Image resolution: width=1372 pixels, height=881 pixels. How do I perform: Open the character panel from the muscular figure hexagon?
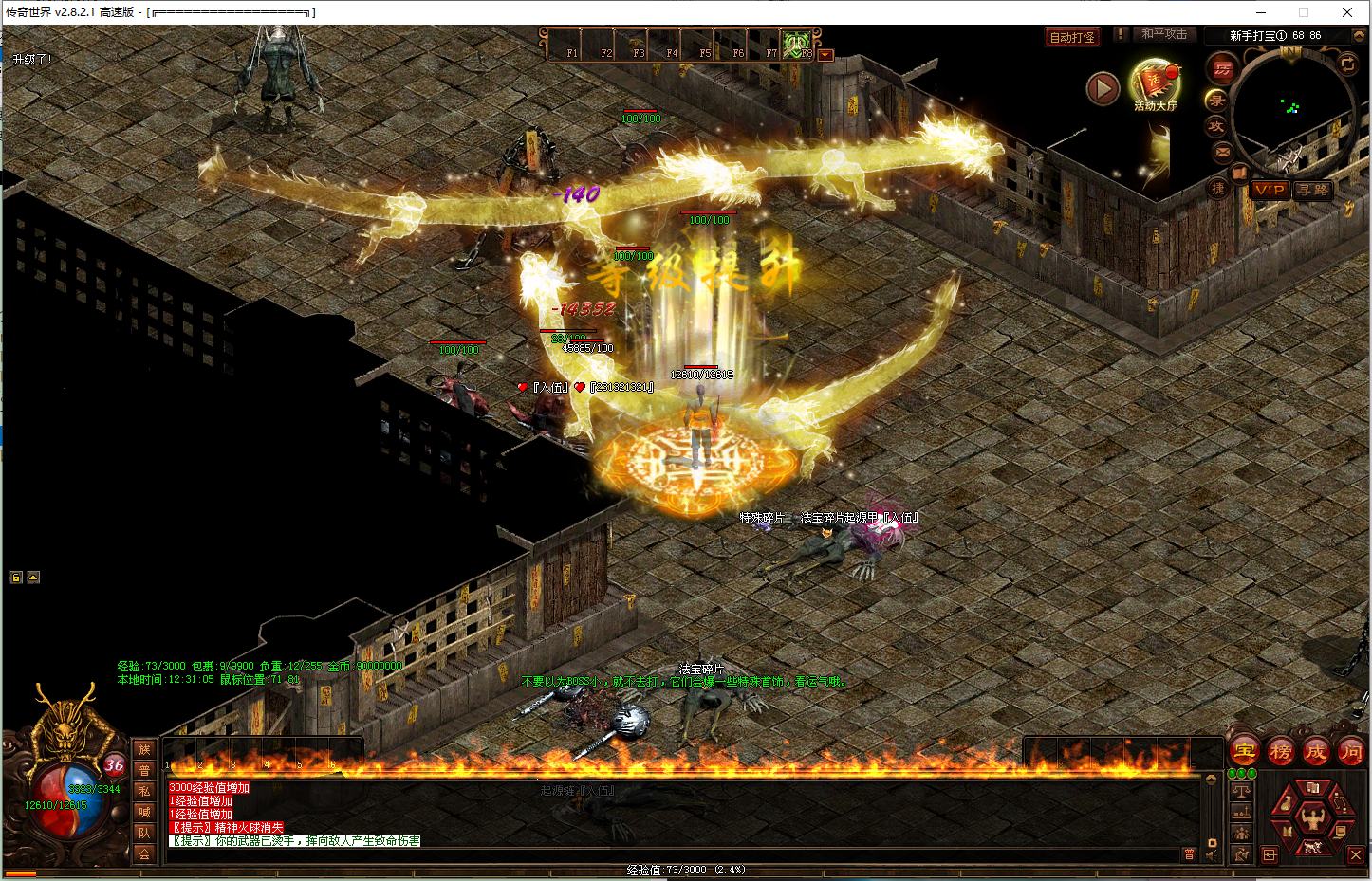coord(1312,817)
